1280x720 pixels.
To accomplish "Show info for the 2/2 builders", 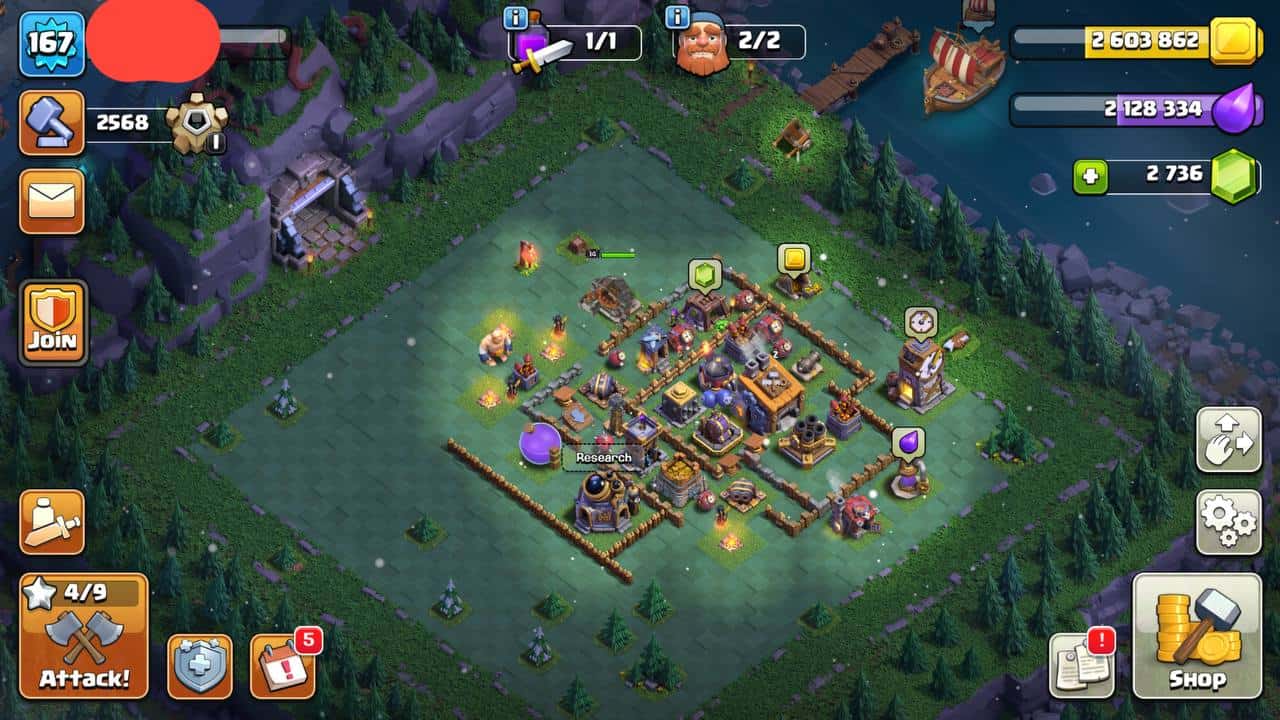I will pos(677,17).
